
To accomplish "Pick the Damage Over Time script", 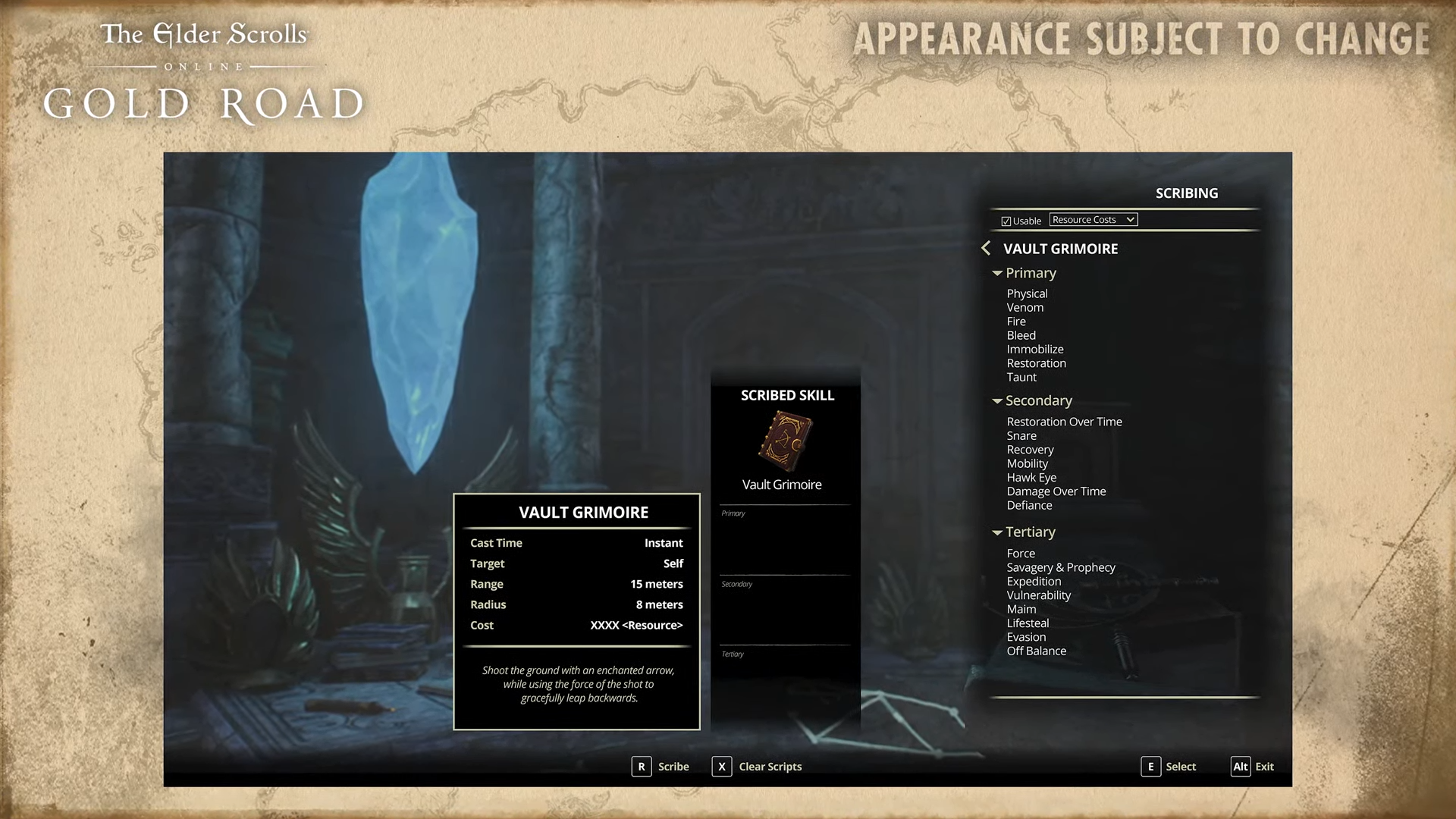I will tap(1056, 491).
